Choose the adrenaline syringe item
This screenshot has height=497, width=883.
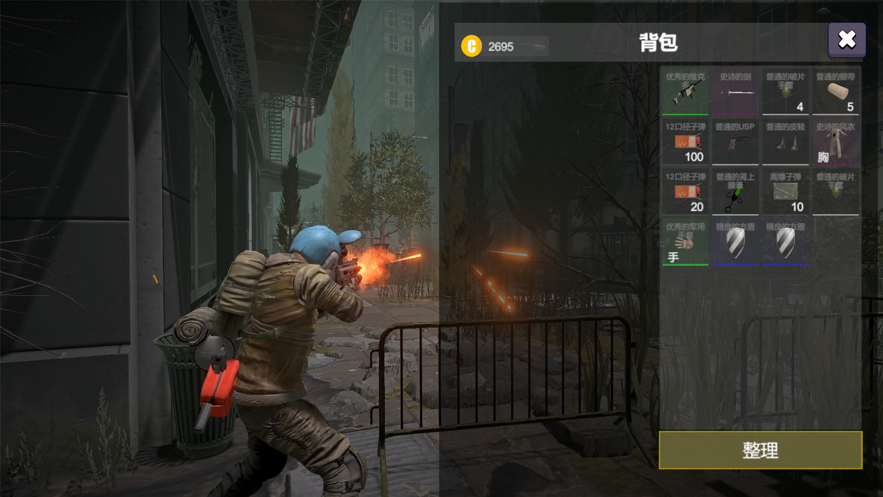735,191
